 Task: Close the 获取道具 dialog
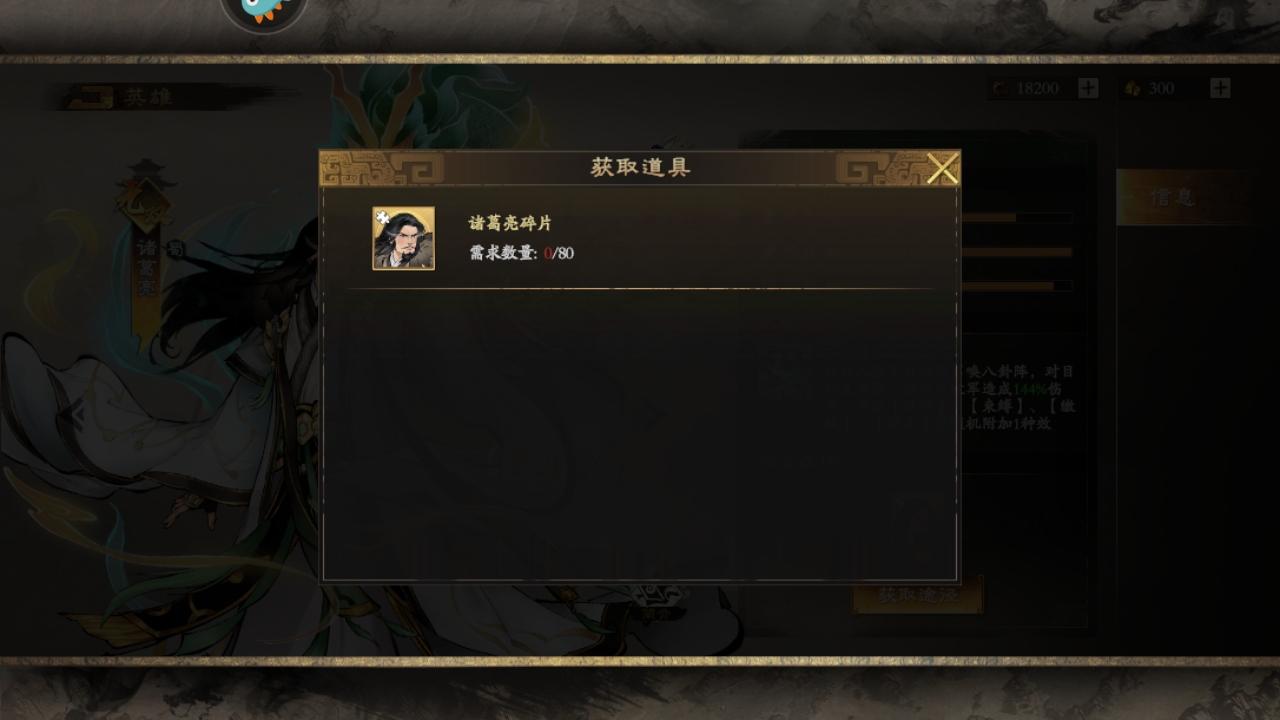click(x=941, y=167)
